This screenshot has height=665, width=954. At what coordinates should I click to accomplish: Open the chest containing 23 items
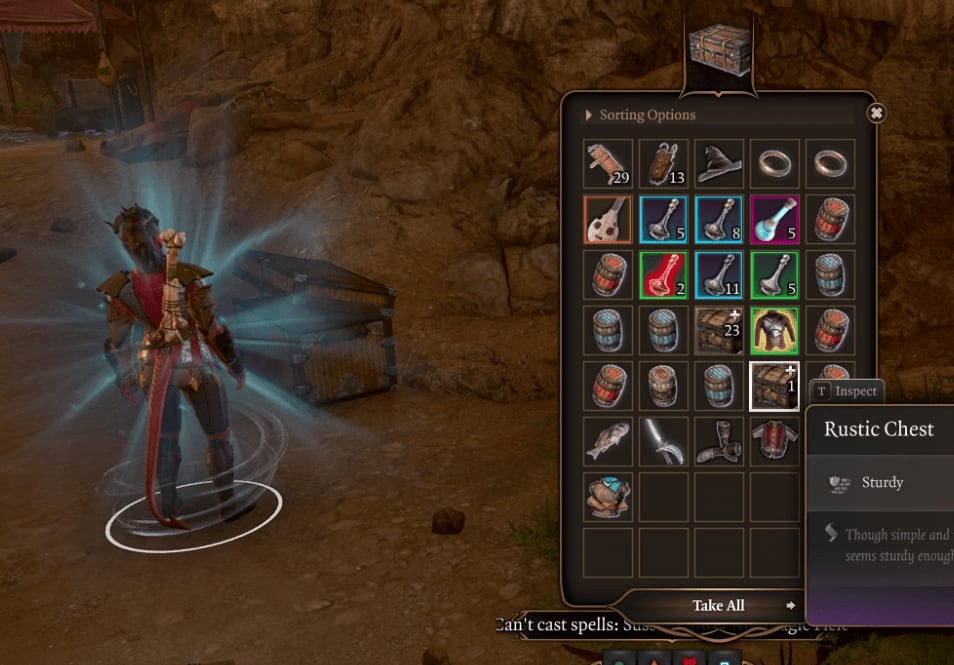coord(719,331)
